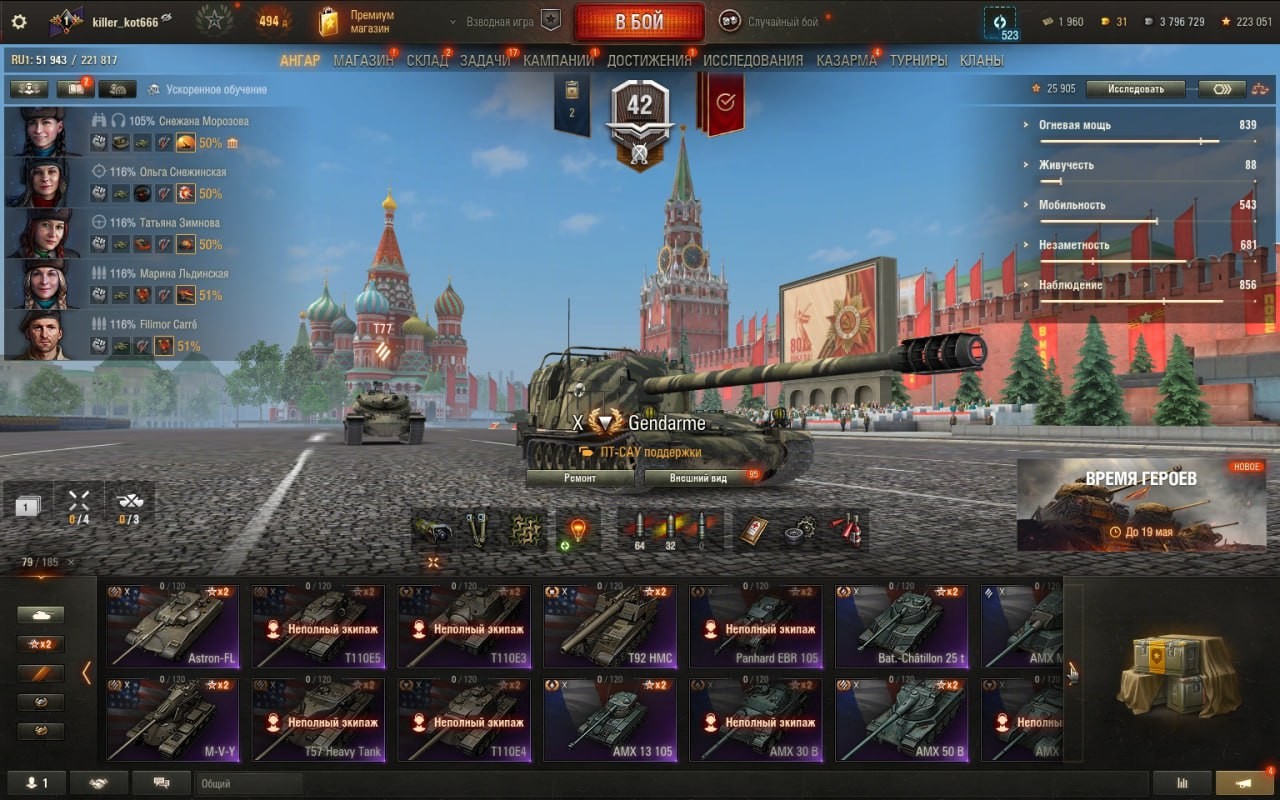Image resolution: width=1280 pixels, height=800 pixels.
Task: Open the Время героев event banner
Action: 1141,505
